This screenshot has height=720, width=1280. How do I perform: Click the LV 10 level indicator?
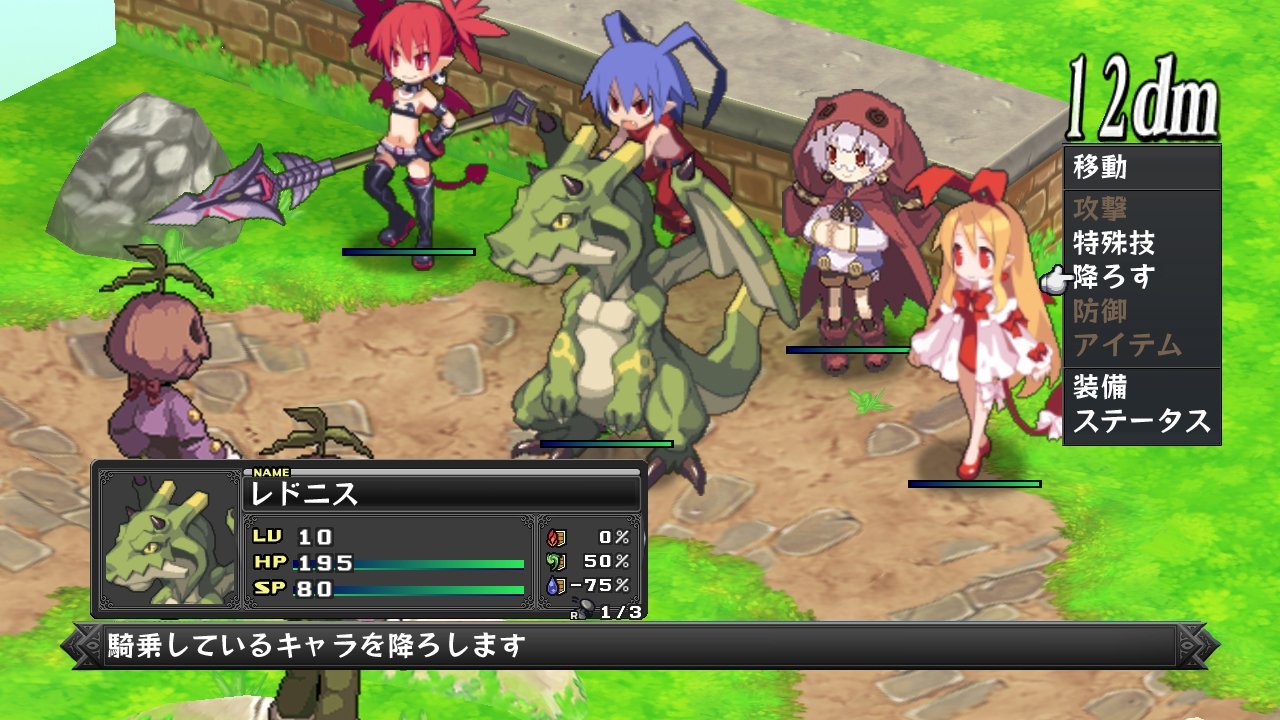tap(290, 535)
